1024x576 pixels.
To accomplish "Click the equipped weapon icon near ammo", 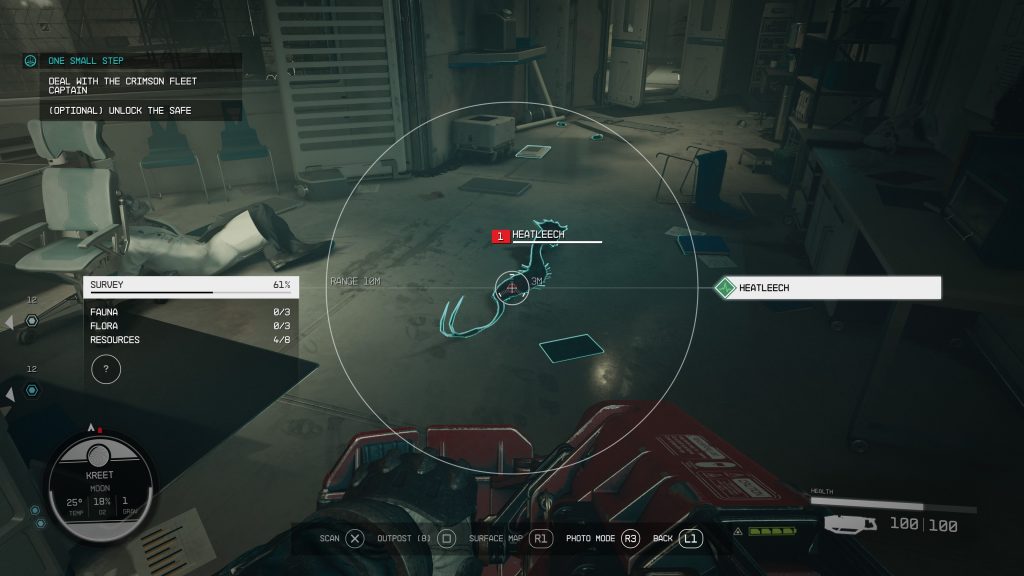I will pos(850,522).
